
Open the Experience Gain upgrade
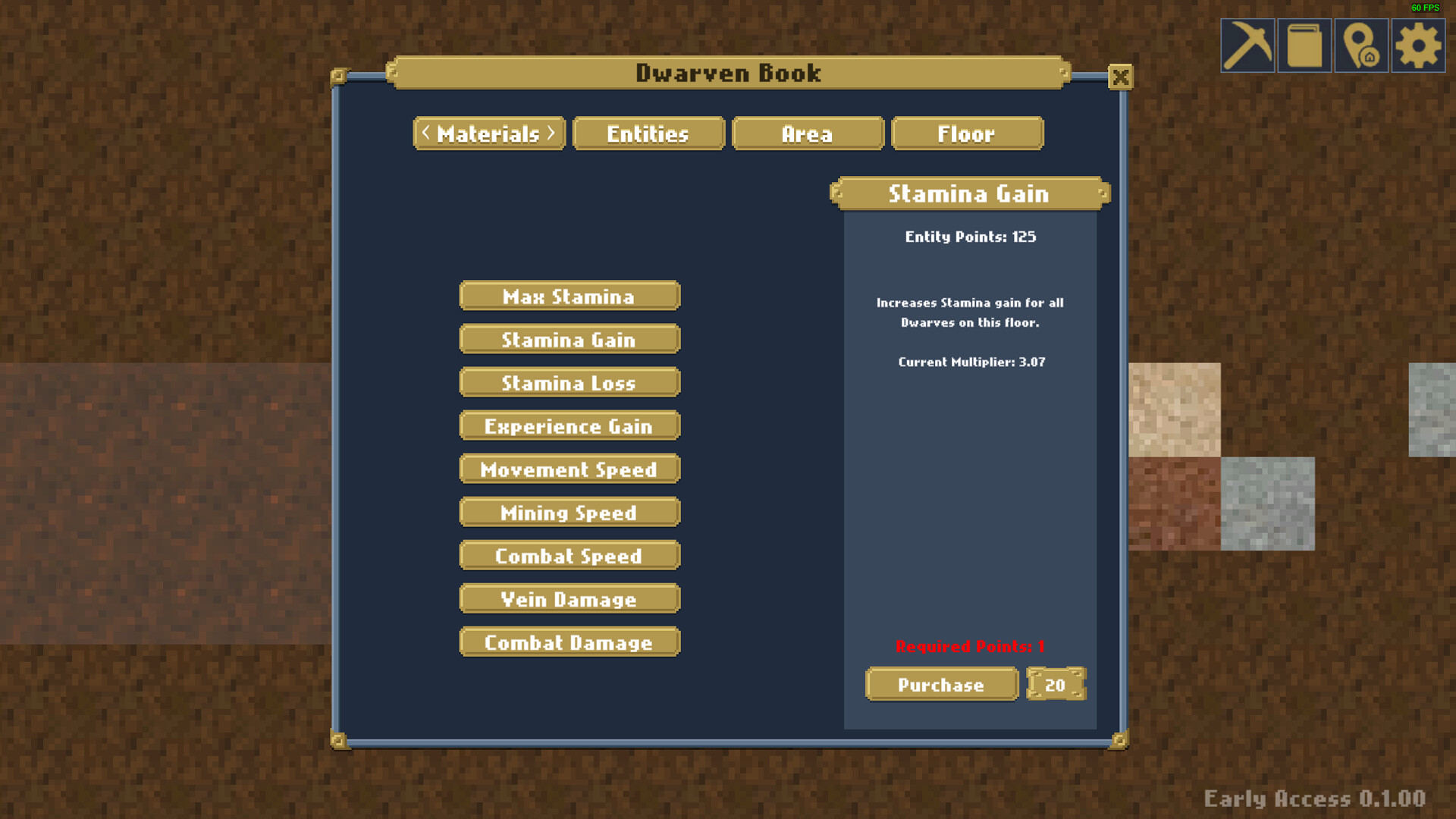(x=569, y=426)
